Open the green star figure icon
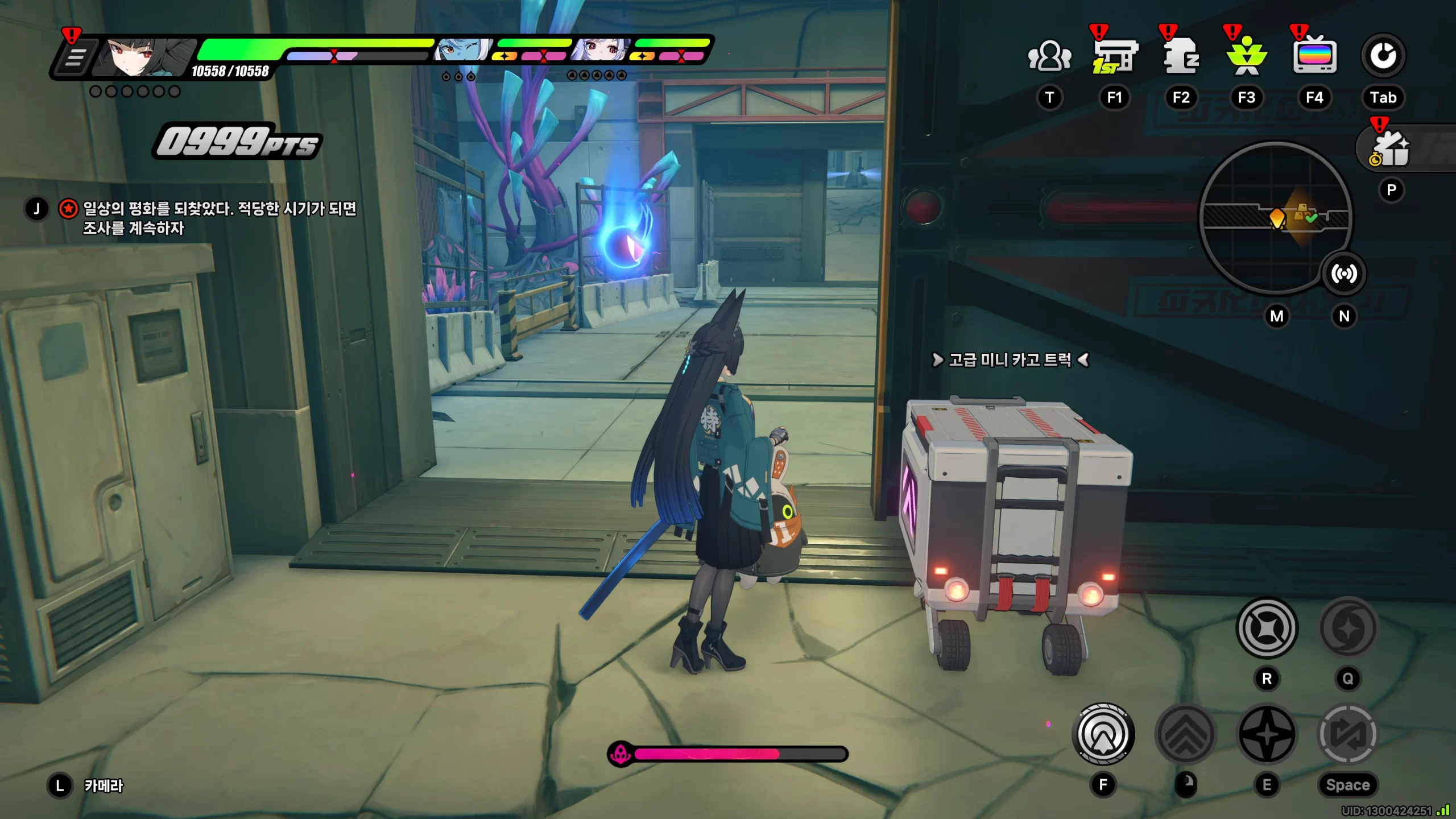Viewport: 1456px width, 819px height. pos(1247,56)
